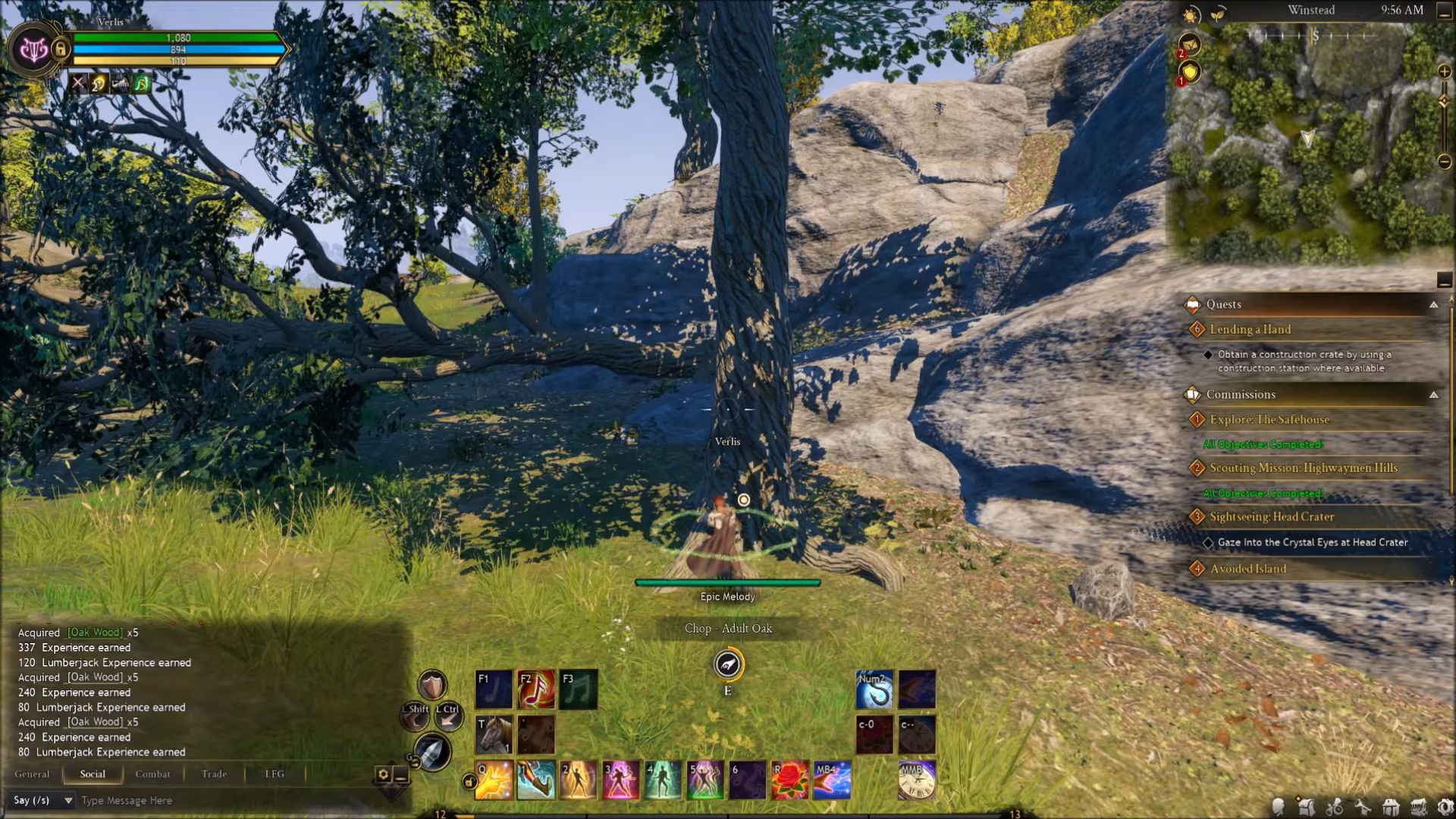The image size is (1456, 819).
Task: Use the rose skill on the R slot
Action: coord(789,780)
